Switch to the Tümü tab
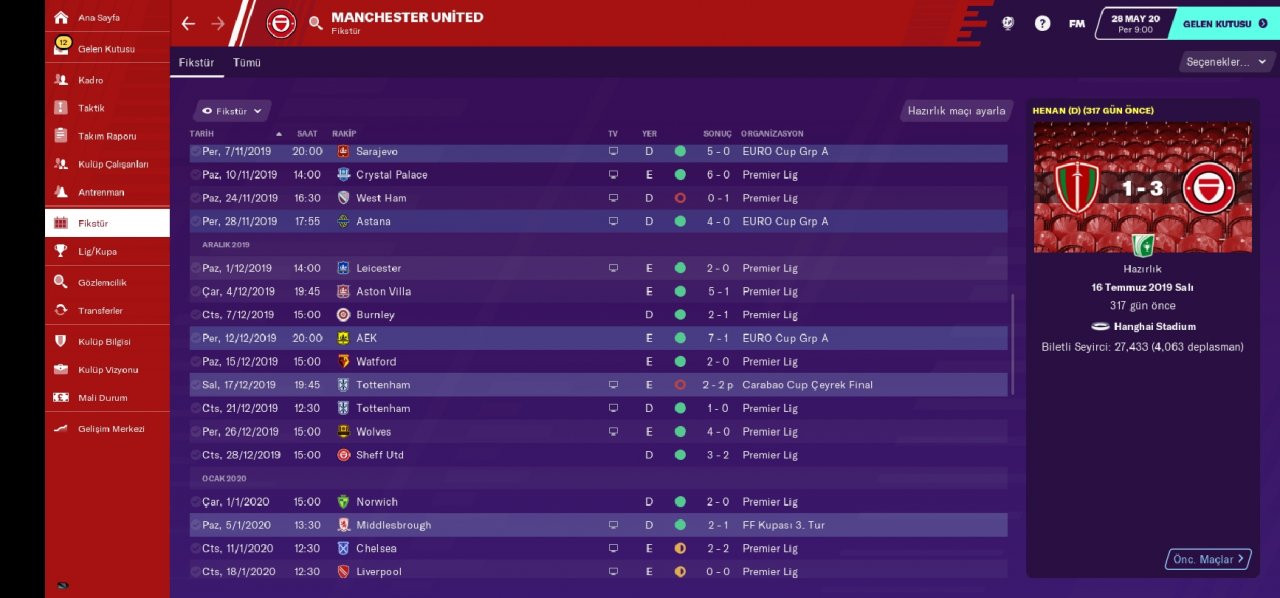The width and height of the screenshot is (1280, 598). point(247,62)
